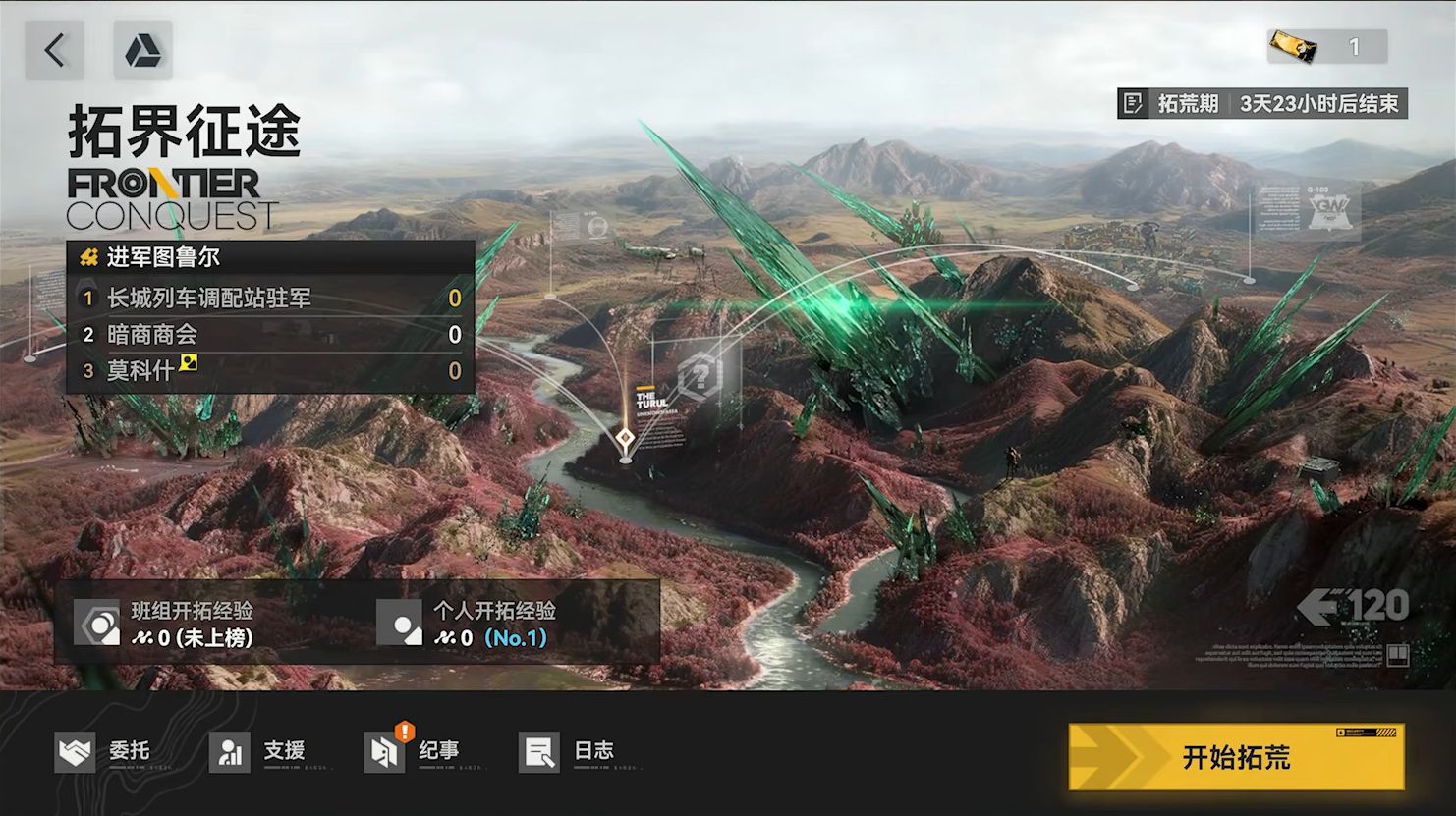The width and height of the screenshot is (1456, 816).
Task: Open the 日志 log menu
Action: pos(567,752)
